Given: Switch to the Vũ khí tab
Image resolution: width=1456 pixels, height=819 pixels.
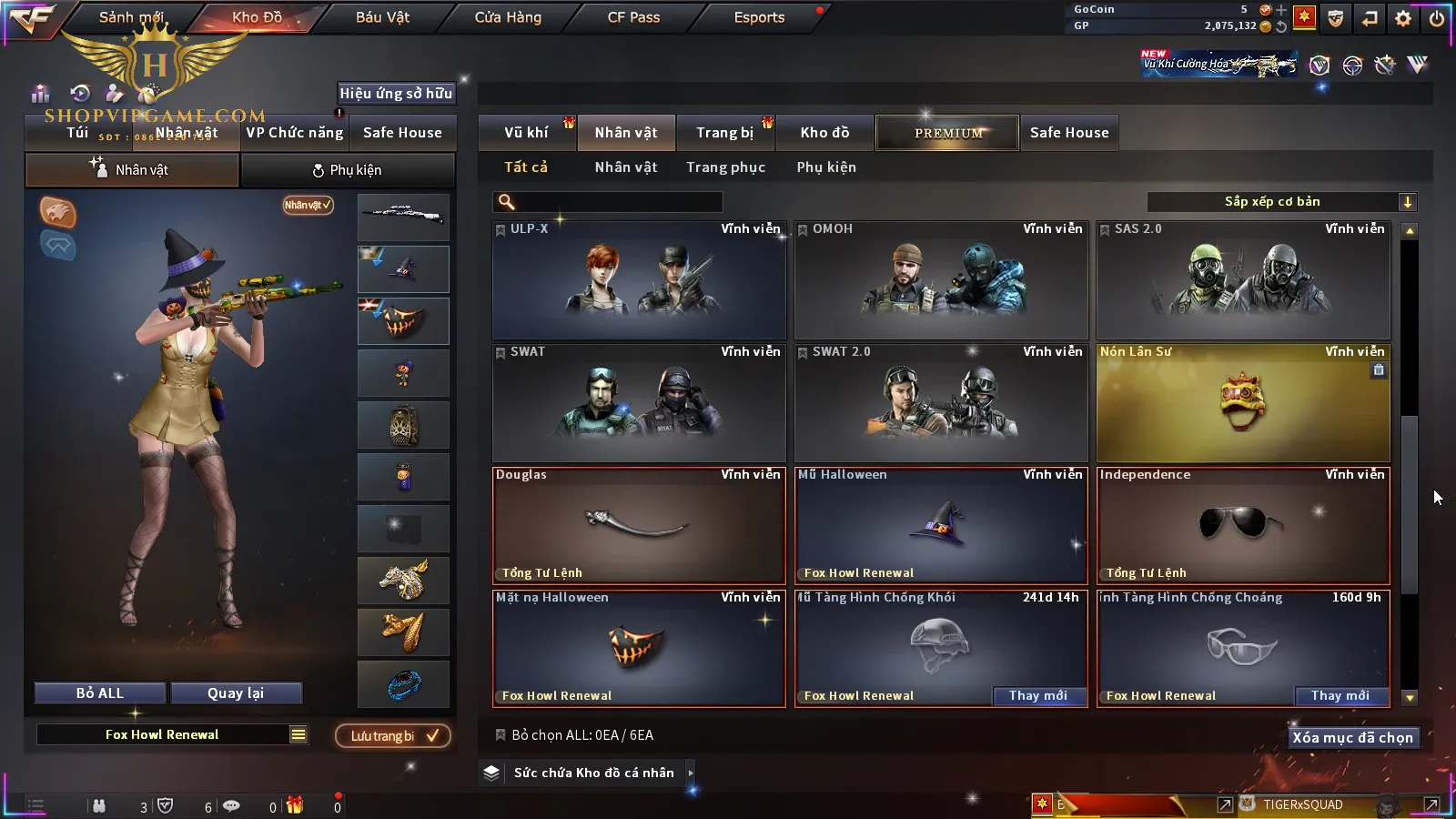Looking at the screenshot, I should 526,133.
